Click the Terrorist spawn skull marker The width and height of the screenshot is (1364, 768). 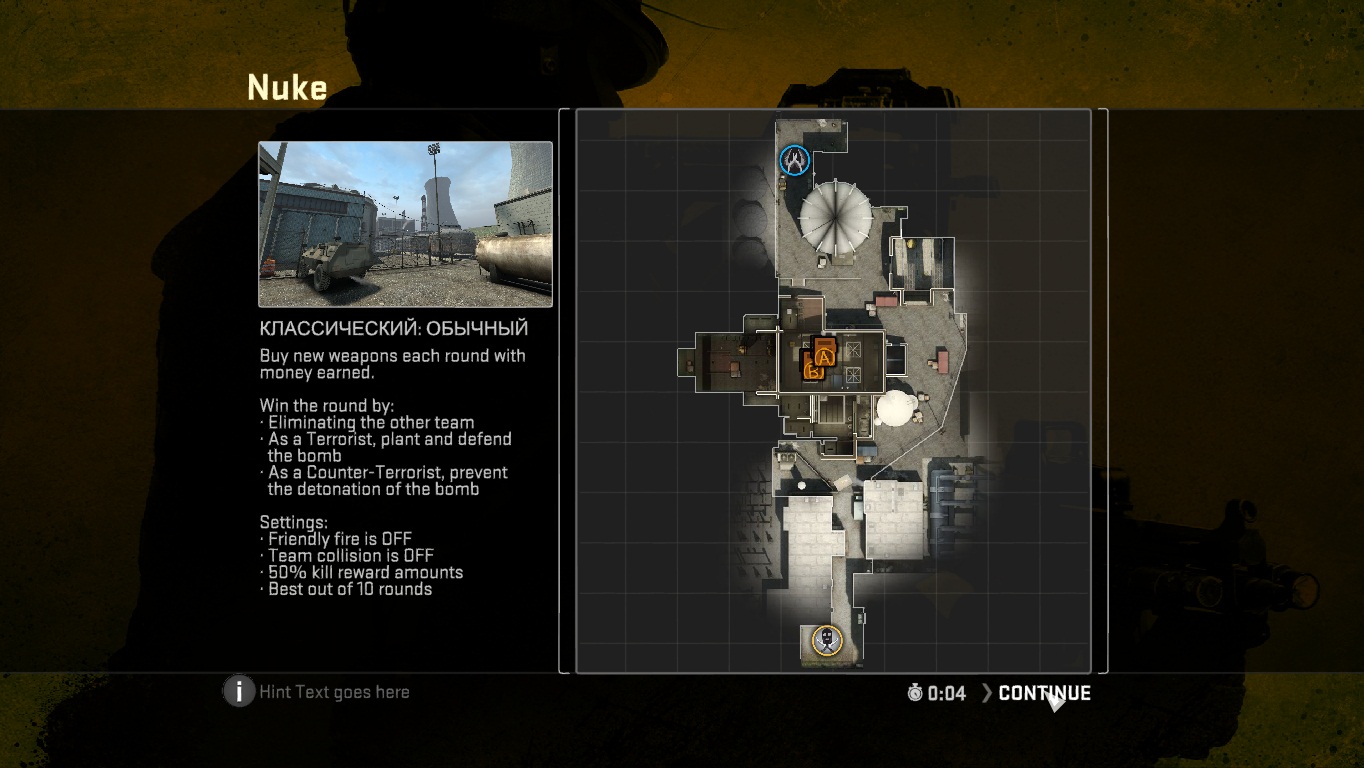(826, 640)
